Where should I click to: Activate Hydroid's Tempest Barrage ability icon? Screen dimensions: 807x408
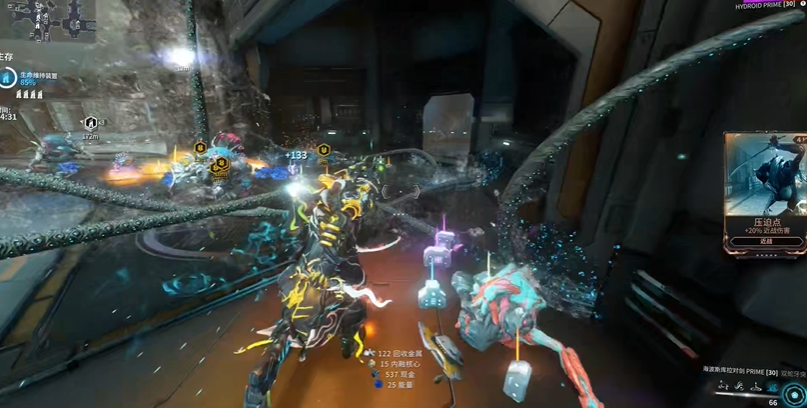click(723, 386)
